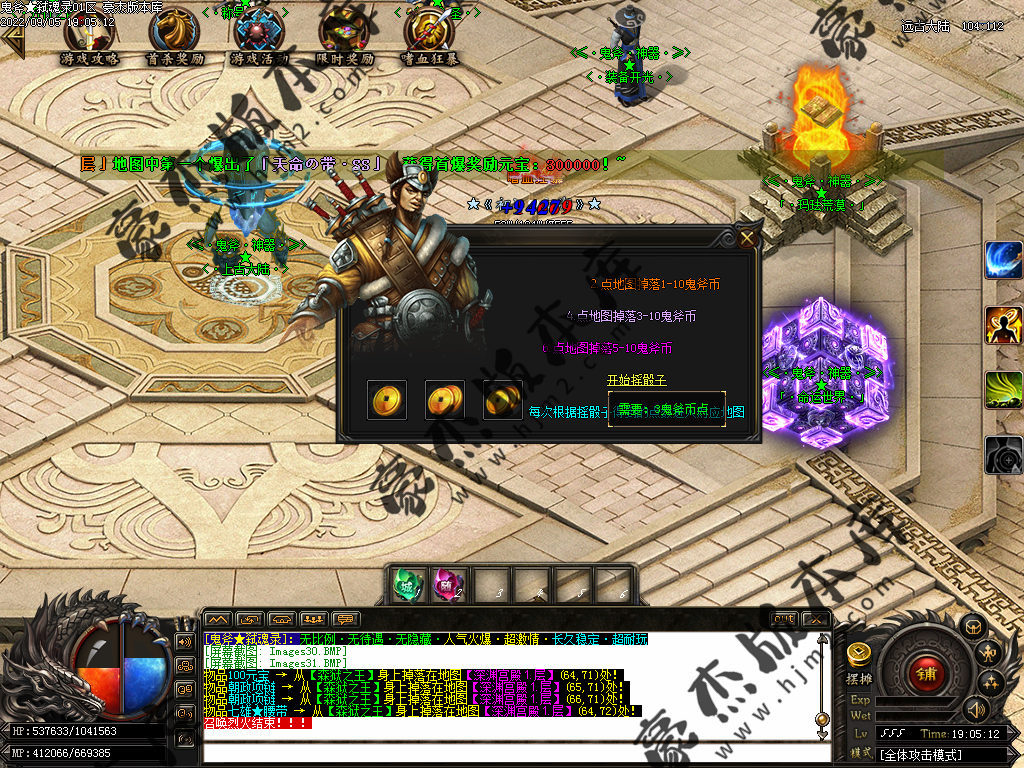Open the 限时奖励 timed rewards icon

click(x=344, y=32)
